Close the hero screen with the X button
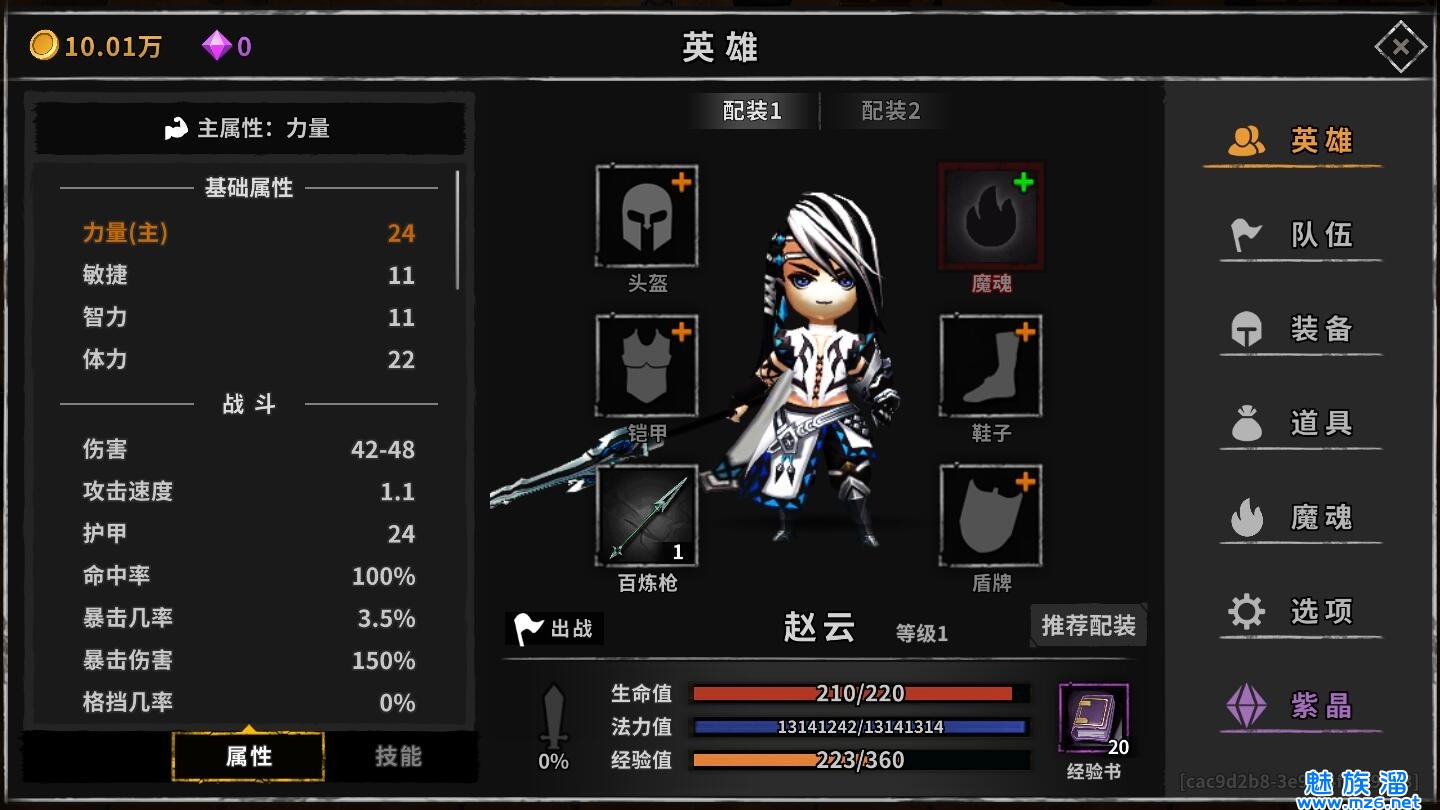Screen dimensions: 1440x810 coord(1400,47)
